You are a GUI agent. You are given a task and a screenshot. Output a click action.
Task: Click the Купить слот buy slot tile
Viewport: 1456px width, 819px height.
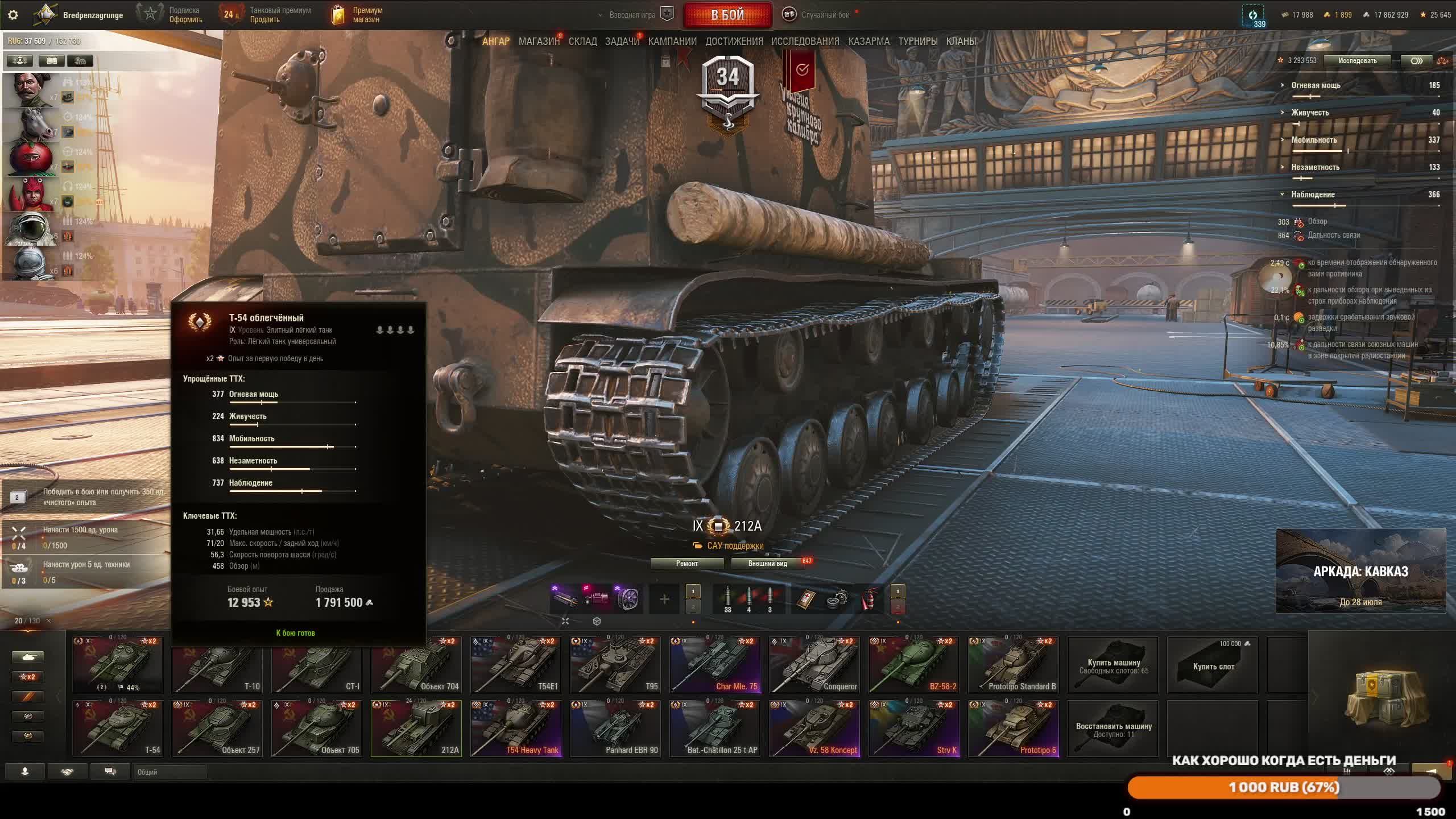[x=1213, y=665]
